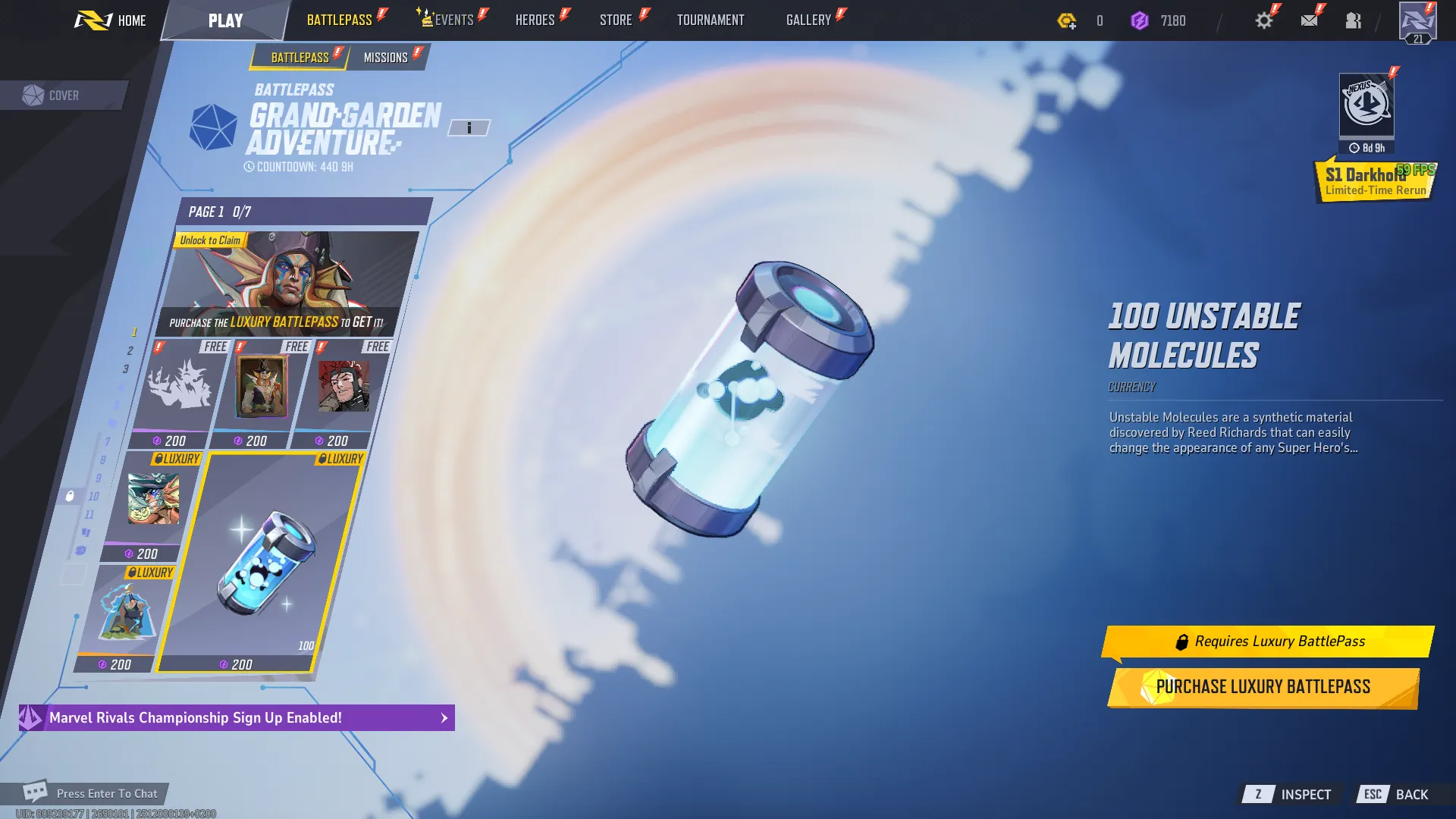Open the S1 Darkhold rerun battlepass
1456x819 pixels.
[1374, 180]
